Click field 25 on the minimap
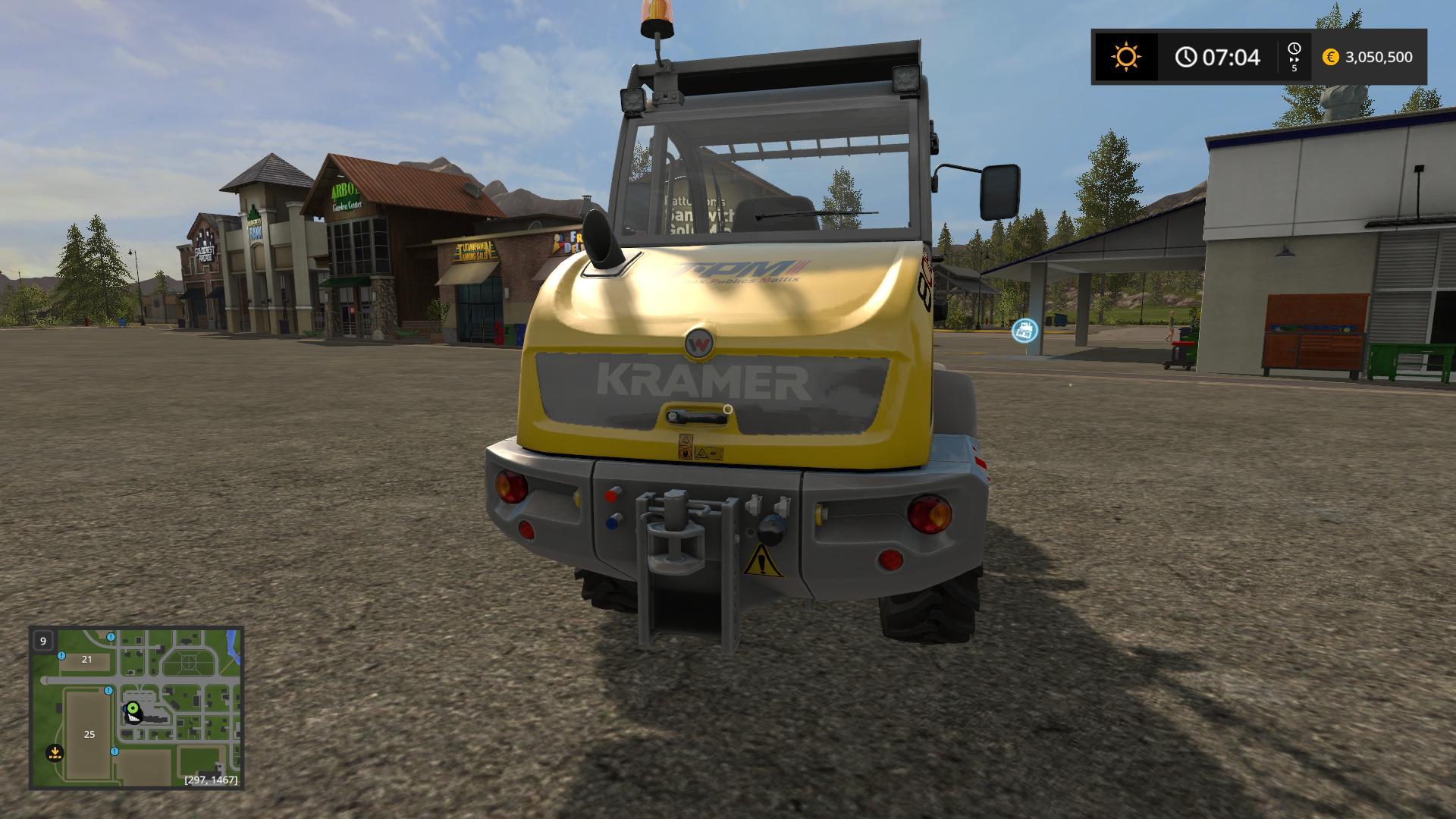 point(89,734)
